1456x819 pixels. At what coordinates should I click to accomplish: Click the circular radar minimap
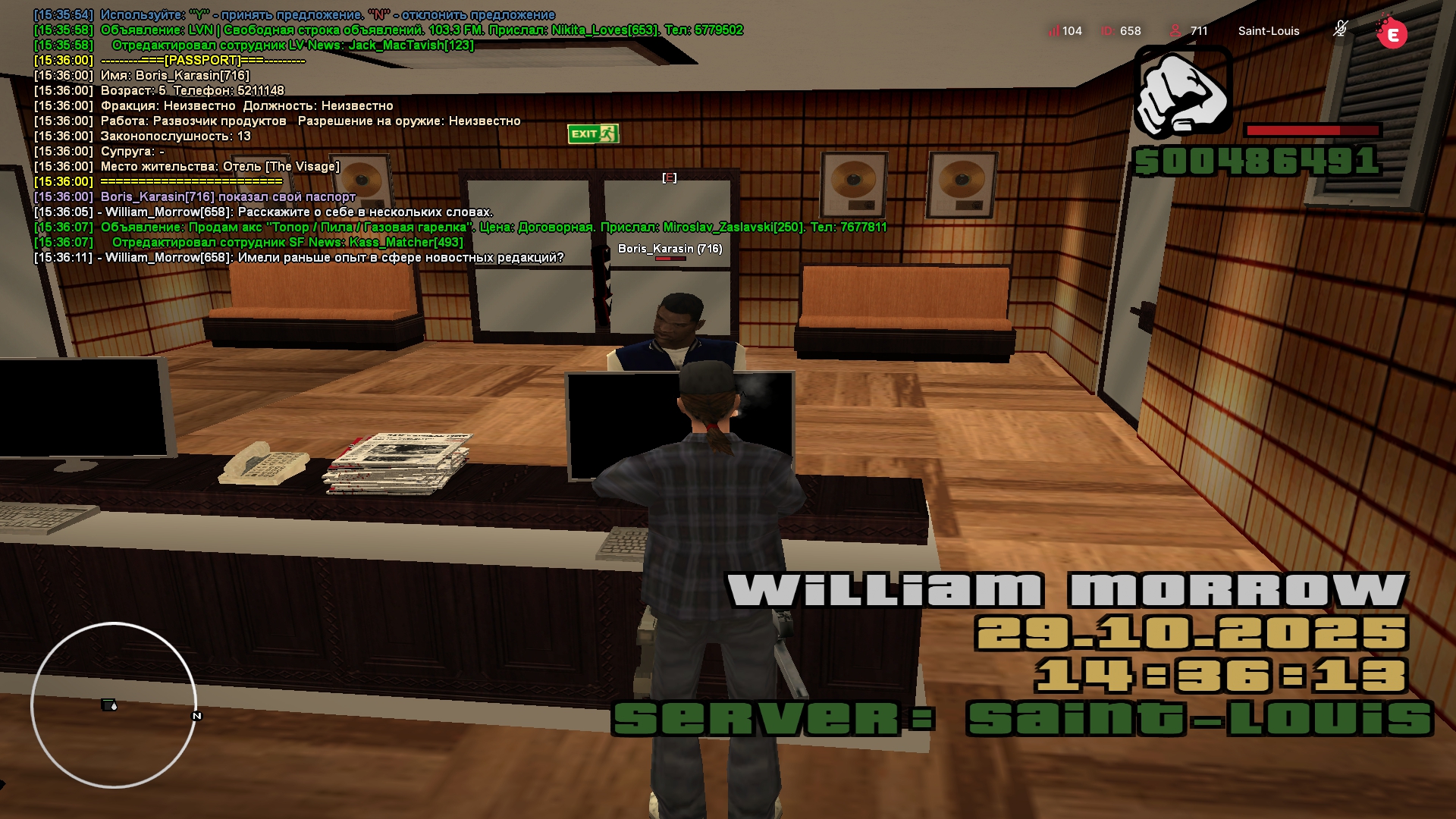(x=114, y=705)
